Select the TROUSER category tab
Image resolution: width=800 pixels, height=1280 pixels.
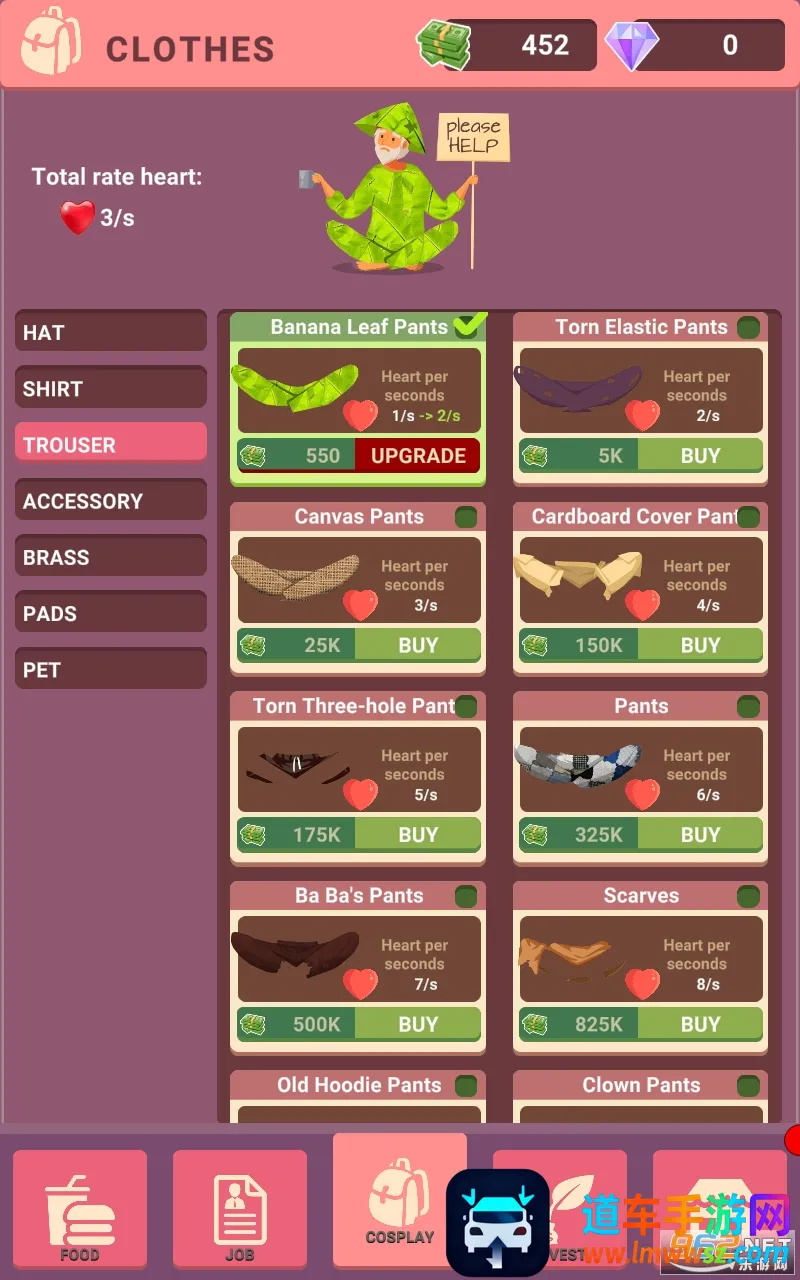pos(110,444)
